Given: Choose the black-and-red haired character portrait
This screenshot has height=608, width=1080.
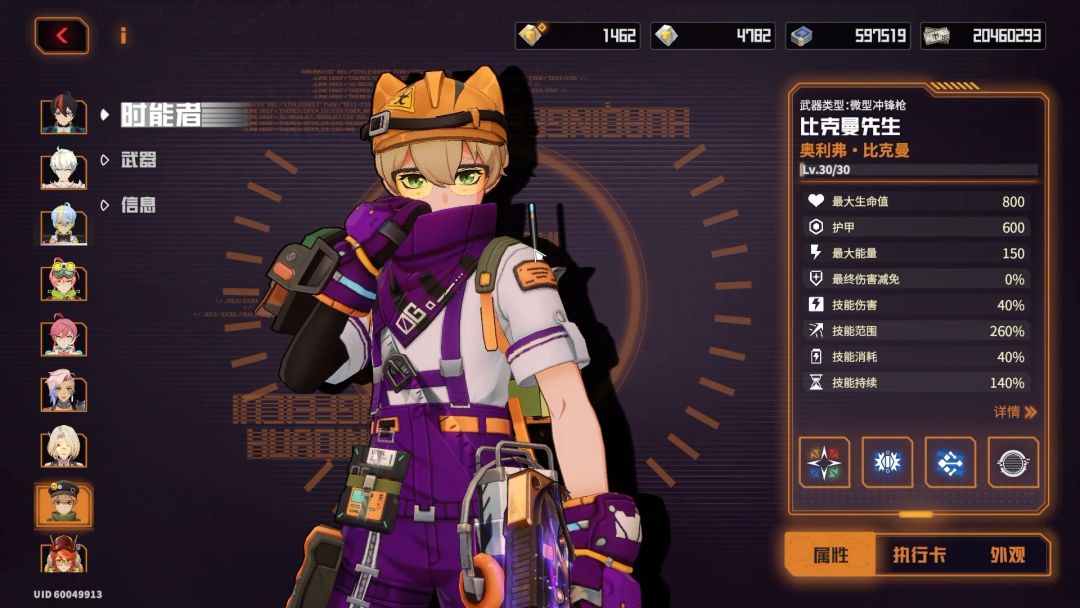Looking at the screenshot, I should (64, 116).
